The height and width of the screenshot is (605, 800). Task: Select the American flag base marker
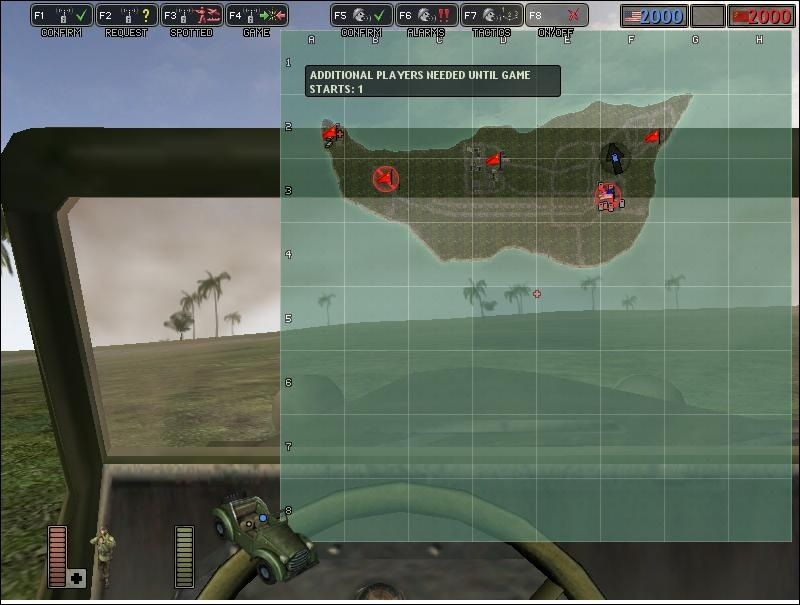[x=607, y=196]
